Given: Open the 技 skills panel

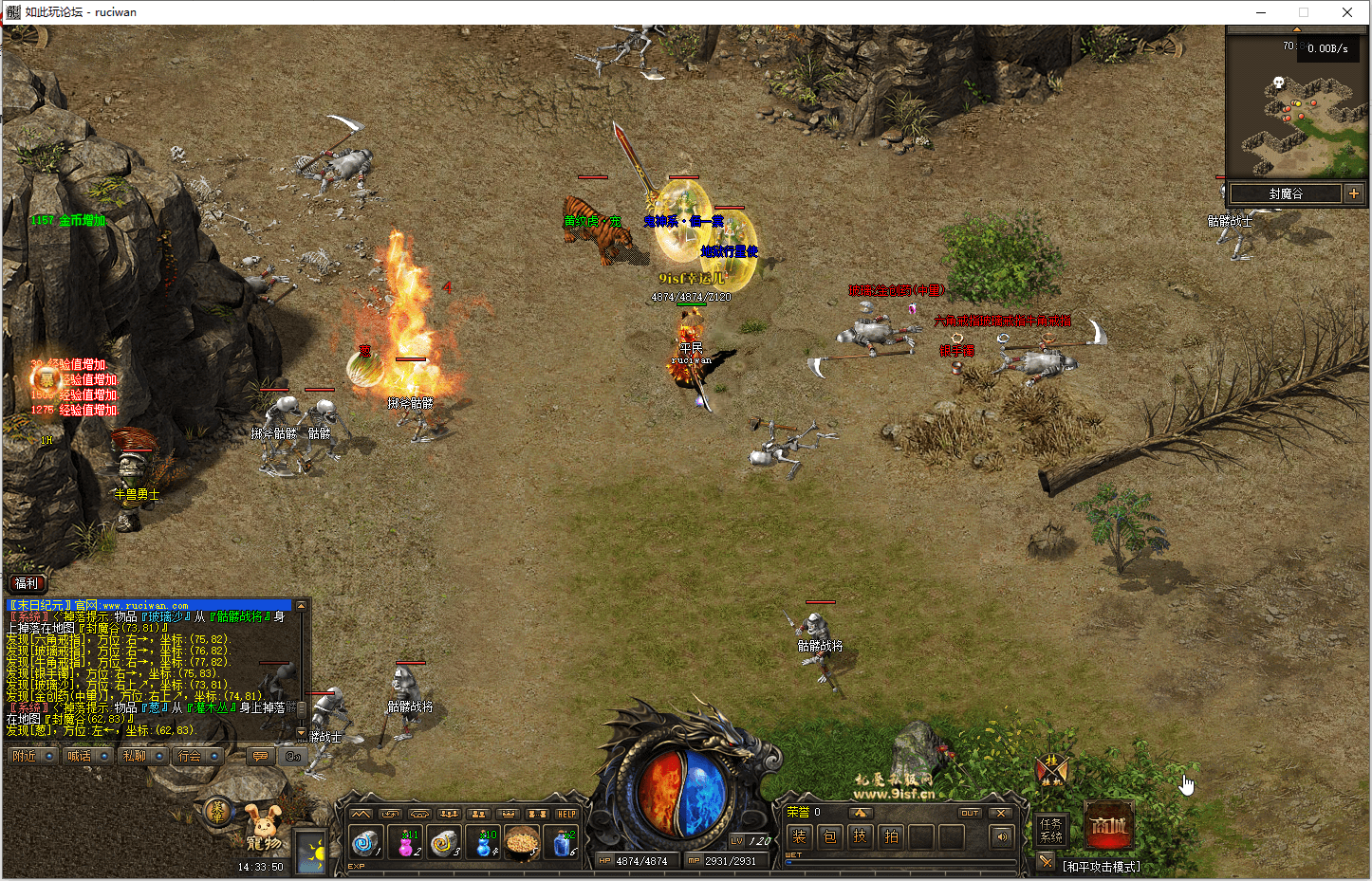Looking at the screenshot, I should pyautogui.click(x=860, y=836).
